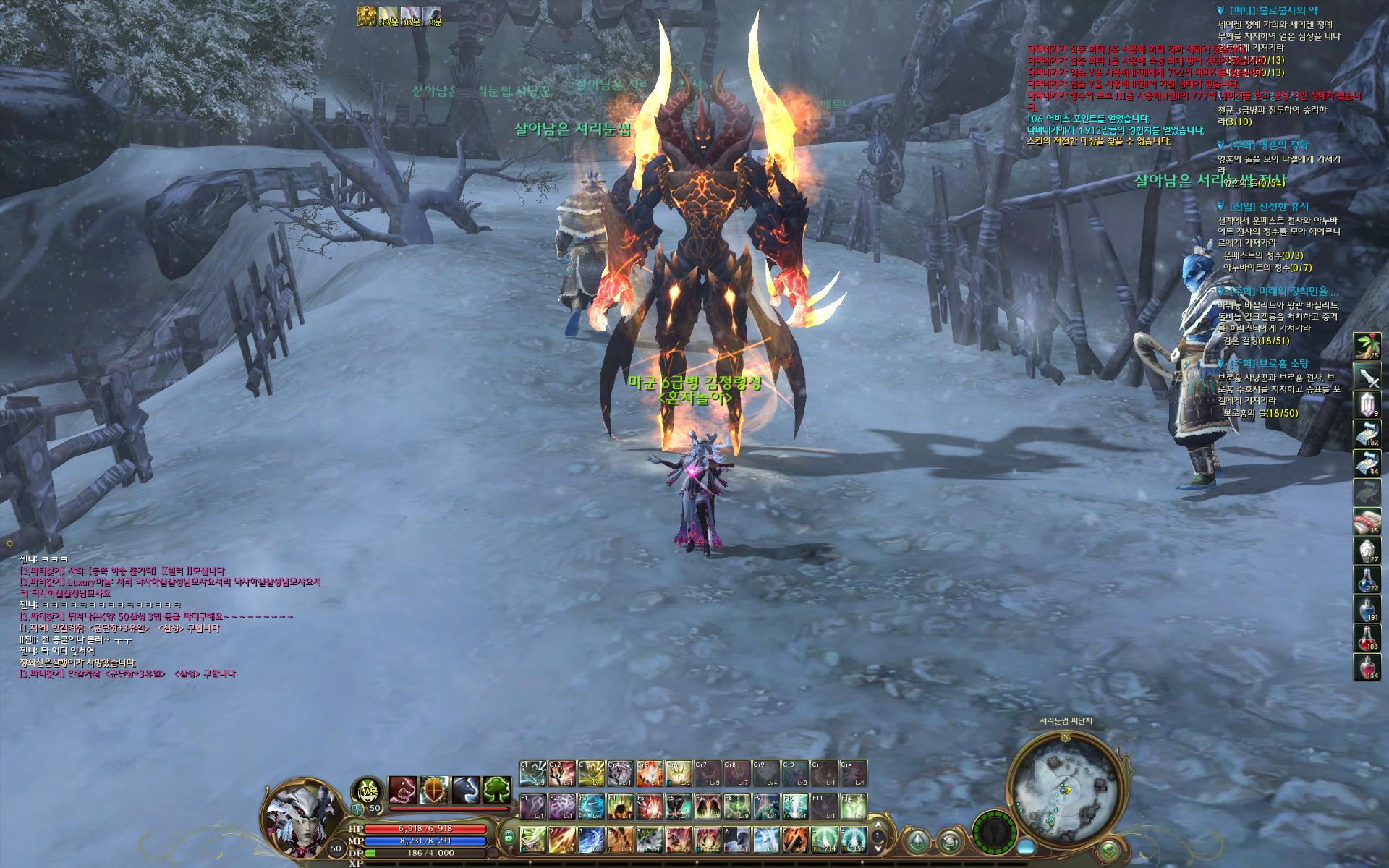
Task: Use the herb root item with 25 count
Action: click(x=1367, y=346)
